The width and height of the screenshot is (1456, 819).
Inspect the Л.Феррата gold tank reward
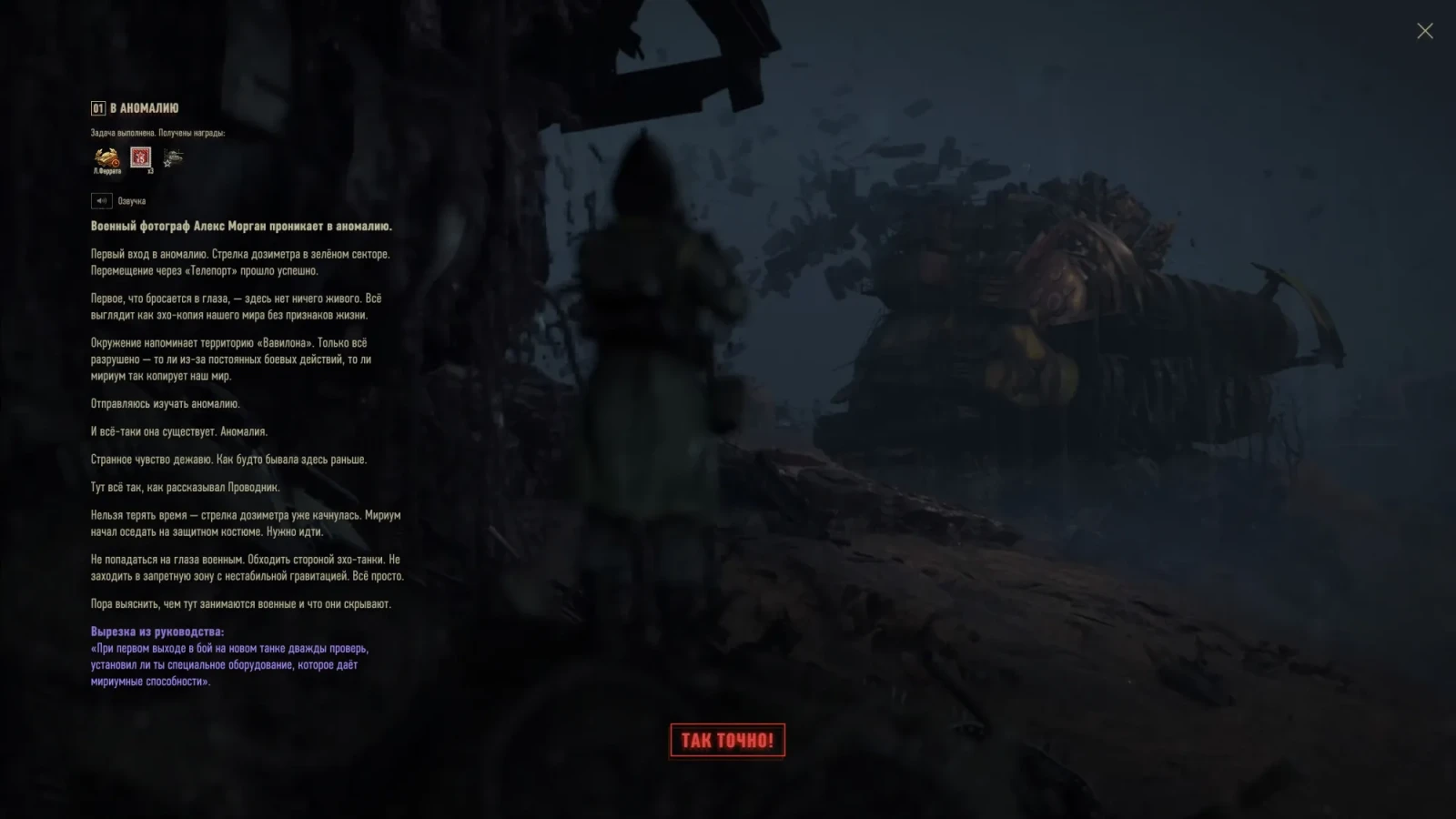pos(107,159)
